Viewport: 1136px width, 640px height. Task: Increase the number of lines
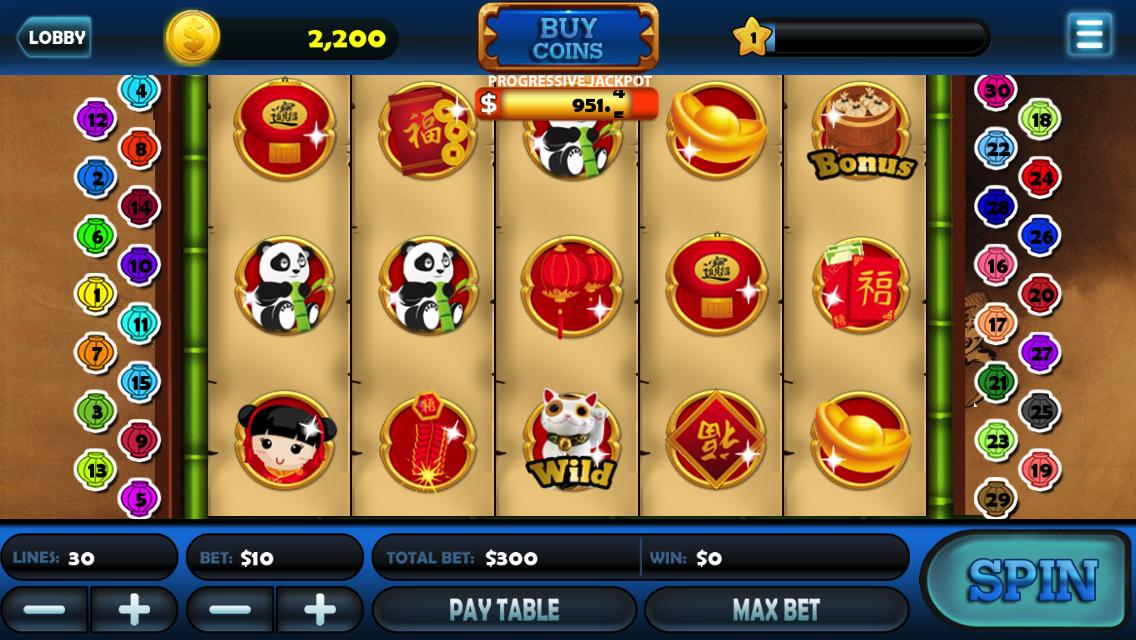(x=134, y=609)
